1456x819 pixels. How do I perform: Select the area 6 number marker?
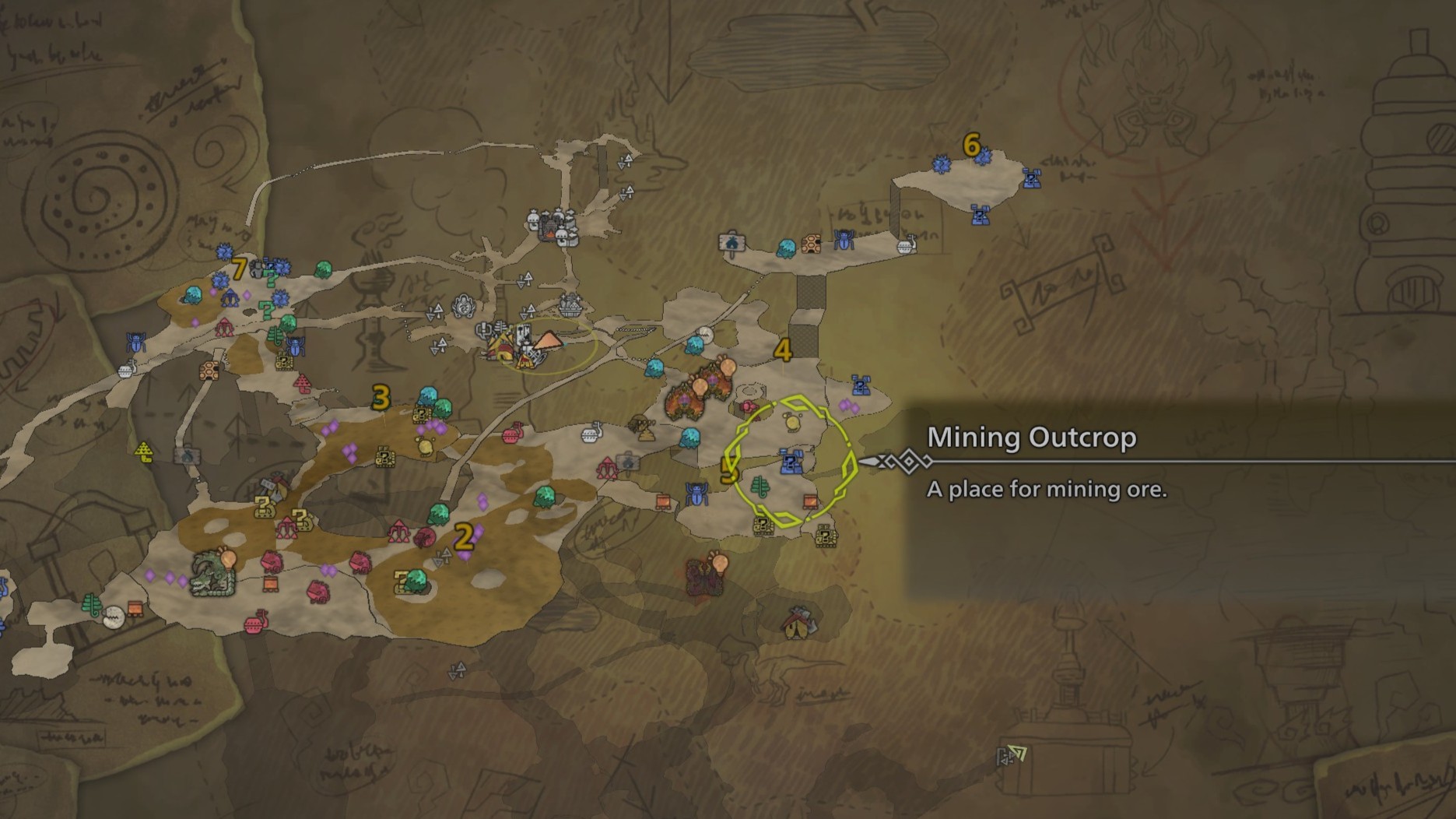971,145
